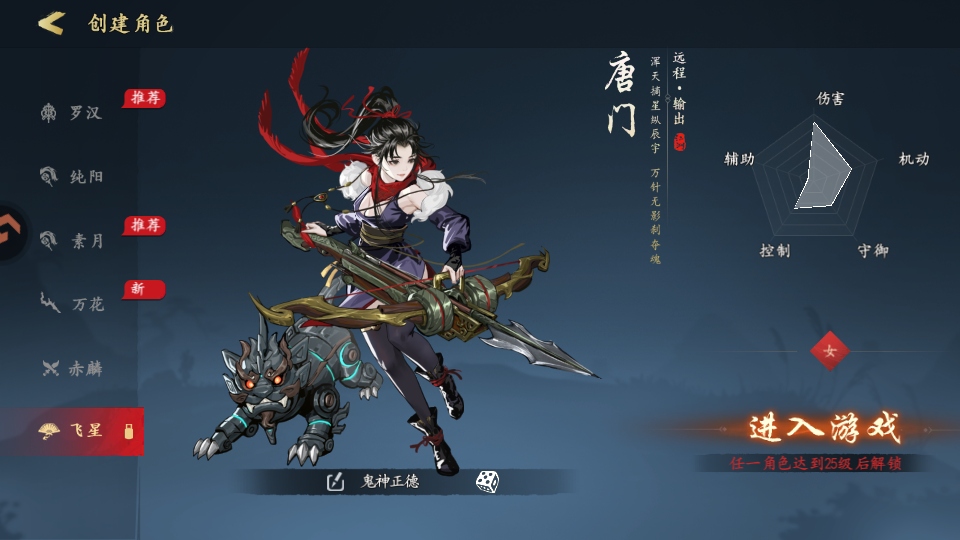
Task: Toggle the 女 gender diamond
Action: [x=829, y=351]
